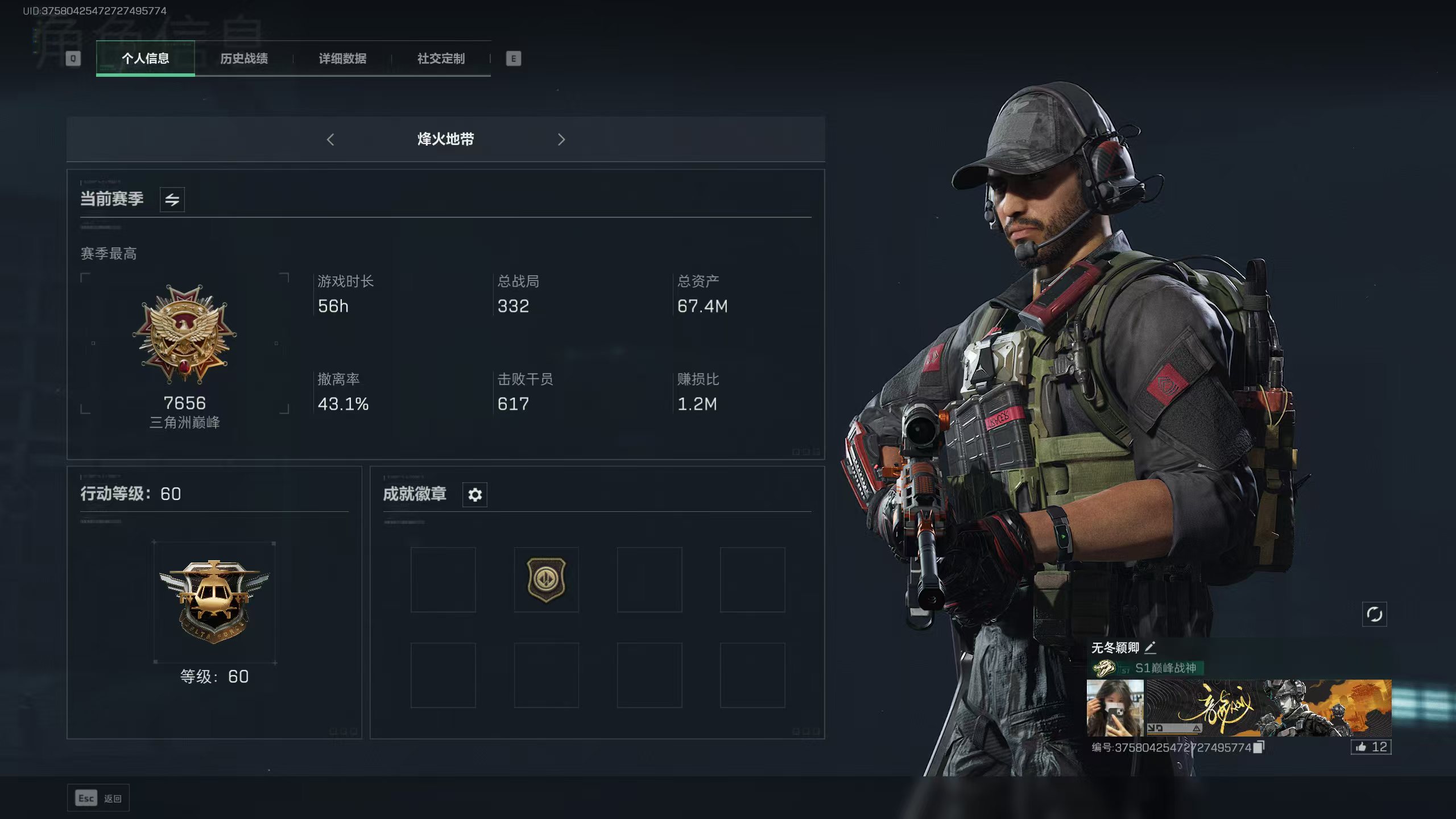Open the 成就徽章 gear settings
The height and width of the screenshot is (819, 1456).
(x=475, y=495)
